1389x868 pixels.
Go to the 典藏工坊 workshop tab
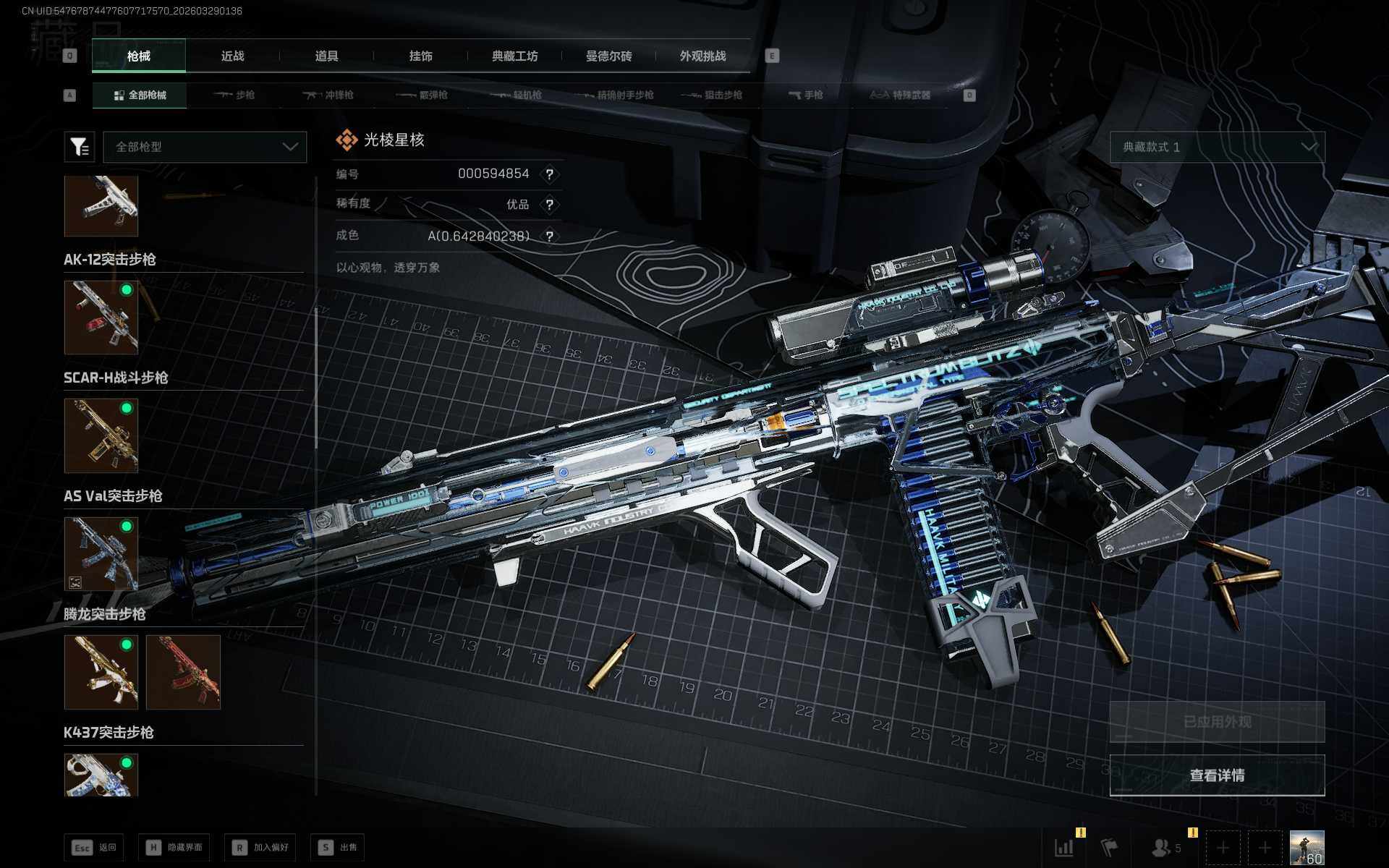point(514,56)
